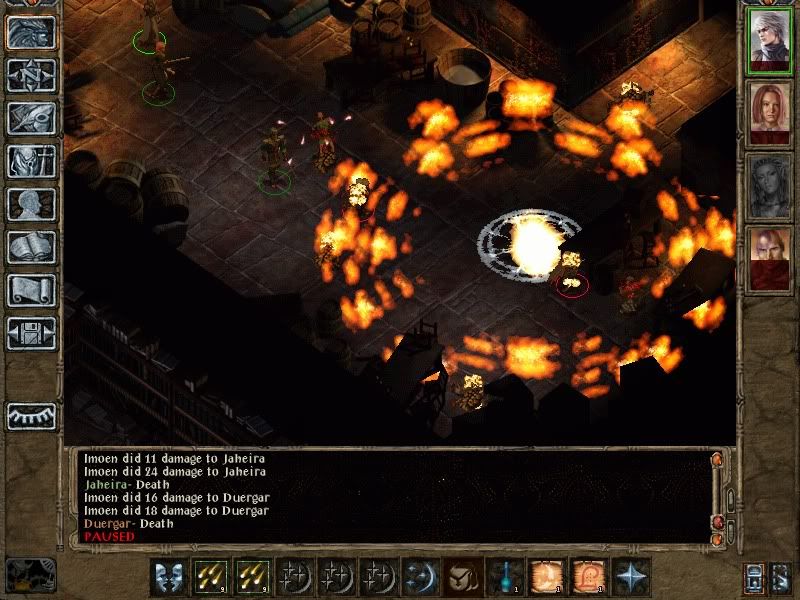
Task: Open the priest scroll button
Action: 31,290
